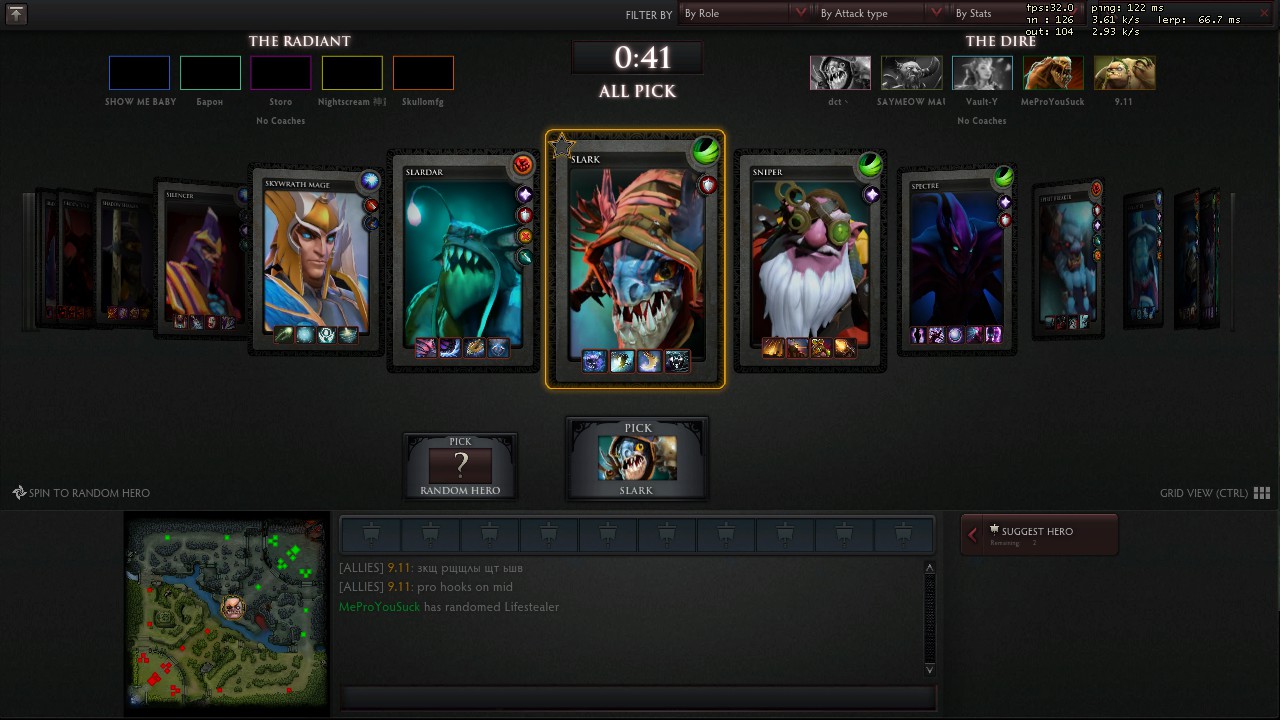Click the minimap in the lobby
The image size is (1280, 720).
[227, 612]
